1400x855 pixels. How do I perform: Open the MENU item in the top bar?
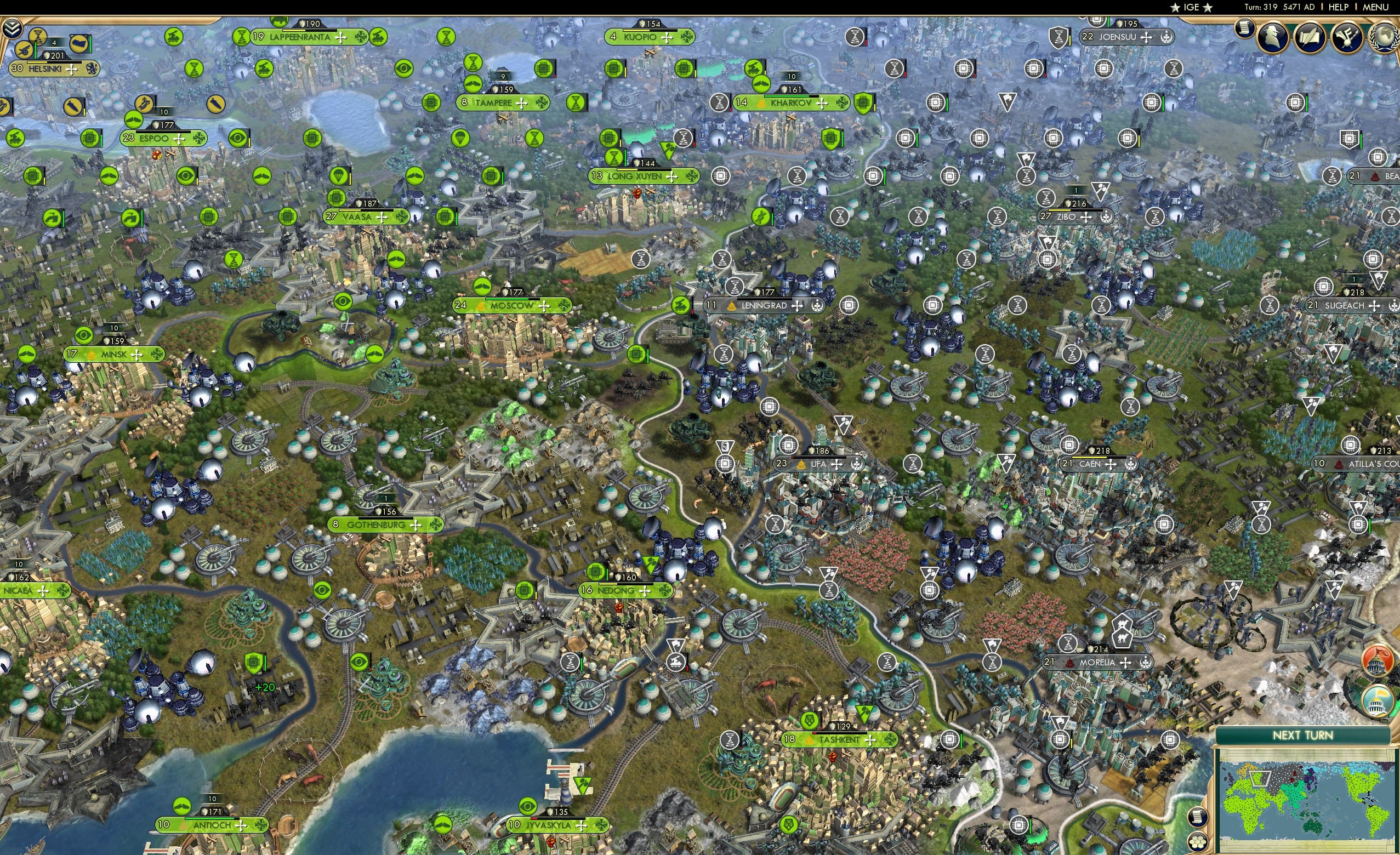[x=1373, y=7]
